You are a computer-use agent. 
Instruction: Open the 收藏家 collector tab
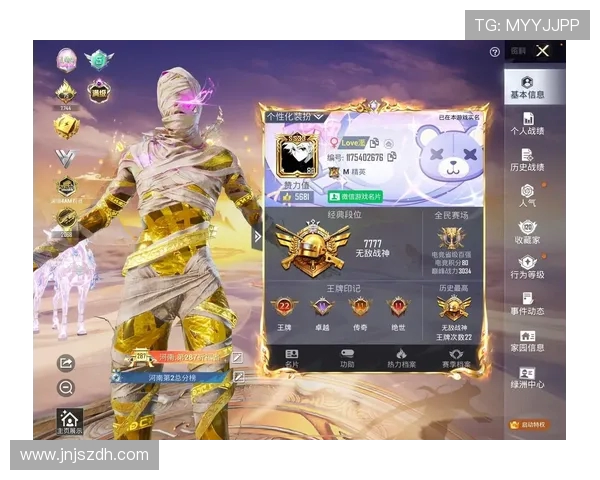point(527,231)
